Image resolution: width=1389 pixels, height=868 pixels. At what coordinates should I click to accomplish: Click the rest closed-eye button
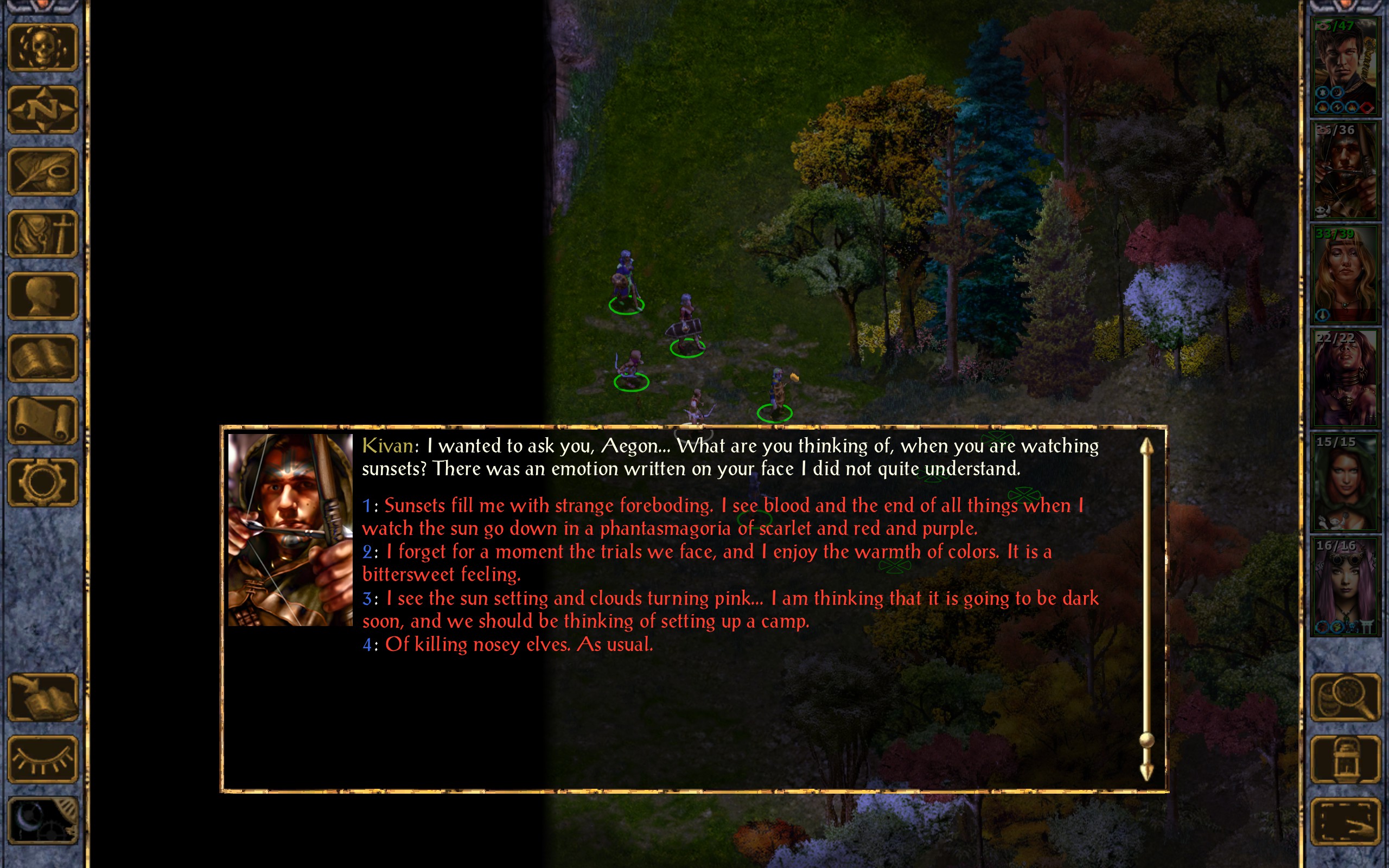coord(42,759)
